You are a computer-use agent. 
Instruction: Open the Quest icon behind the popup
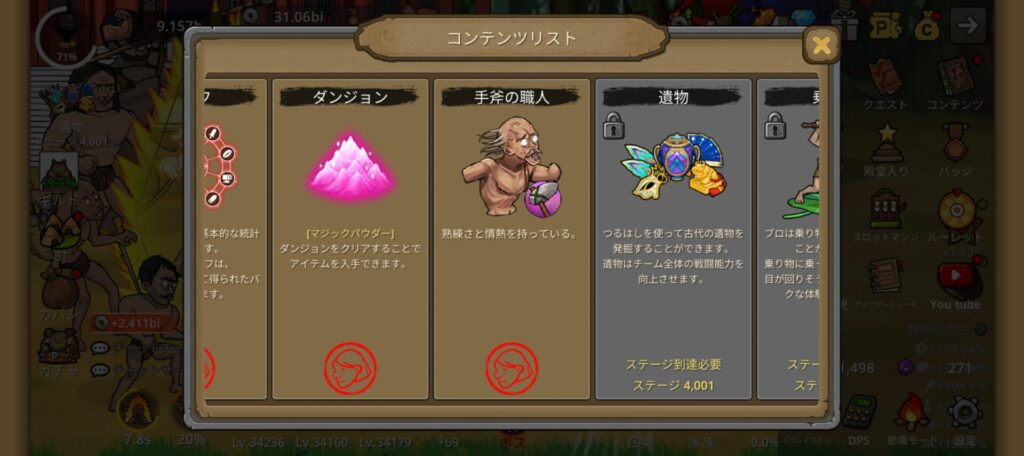pos(885,80)
